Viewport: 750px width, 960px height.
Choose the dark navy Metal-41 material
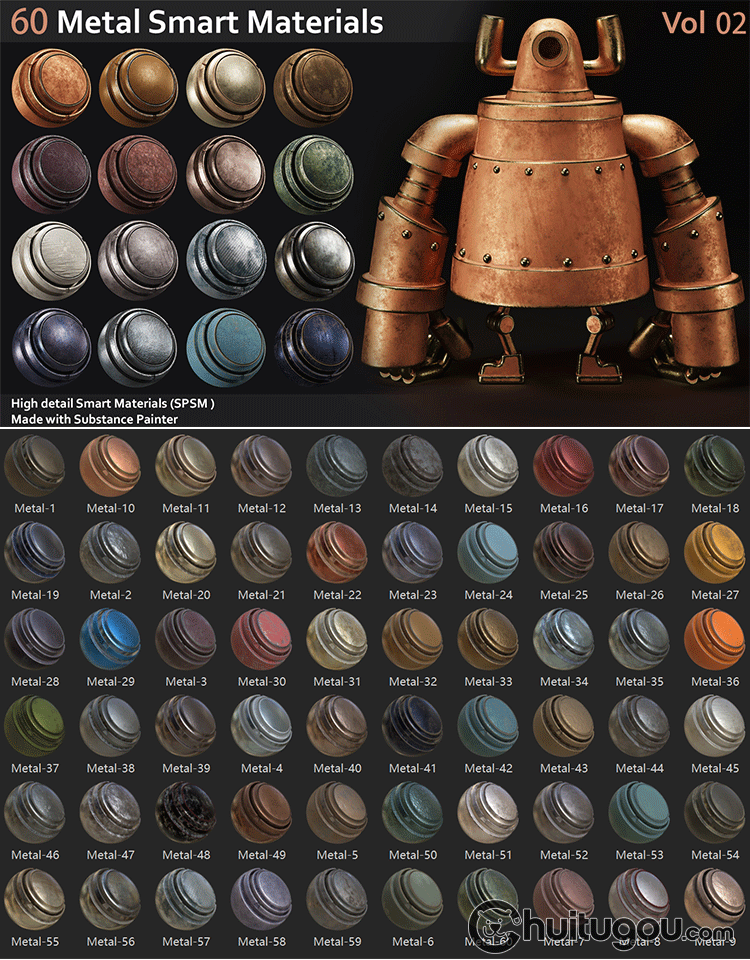tap(413, 727)
